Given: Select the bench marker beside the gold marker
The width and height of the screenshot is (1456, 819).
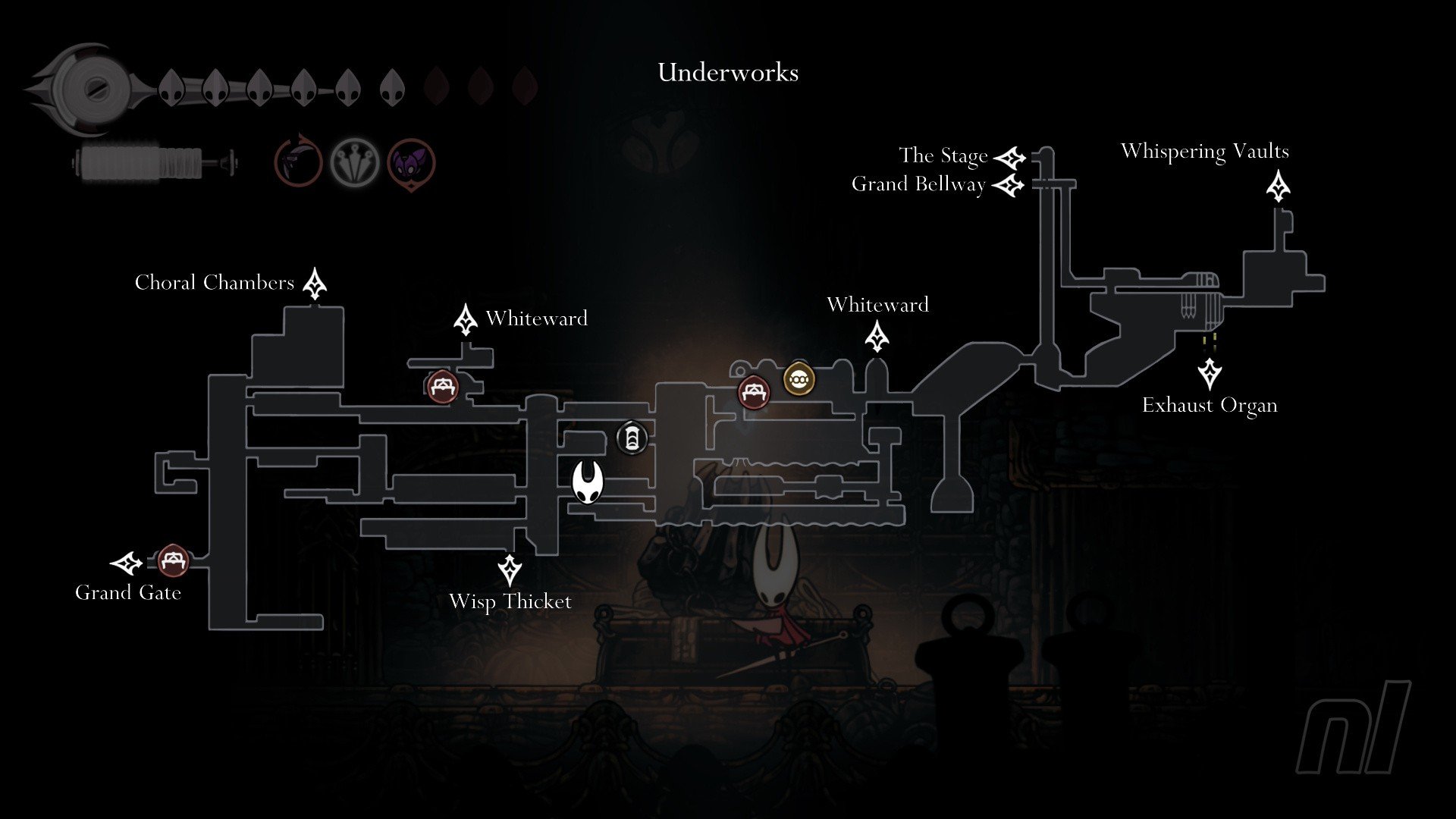Looking at the screenshot, I should (x=753, y=392).
